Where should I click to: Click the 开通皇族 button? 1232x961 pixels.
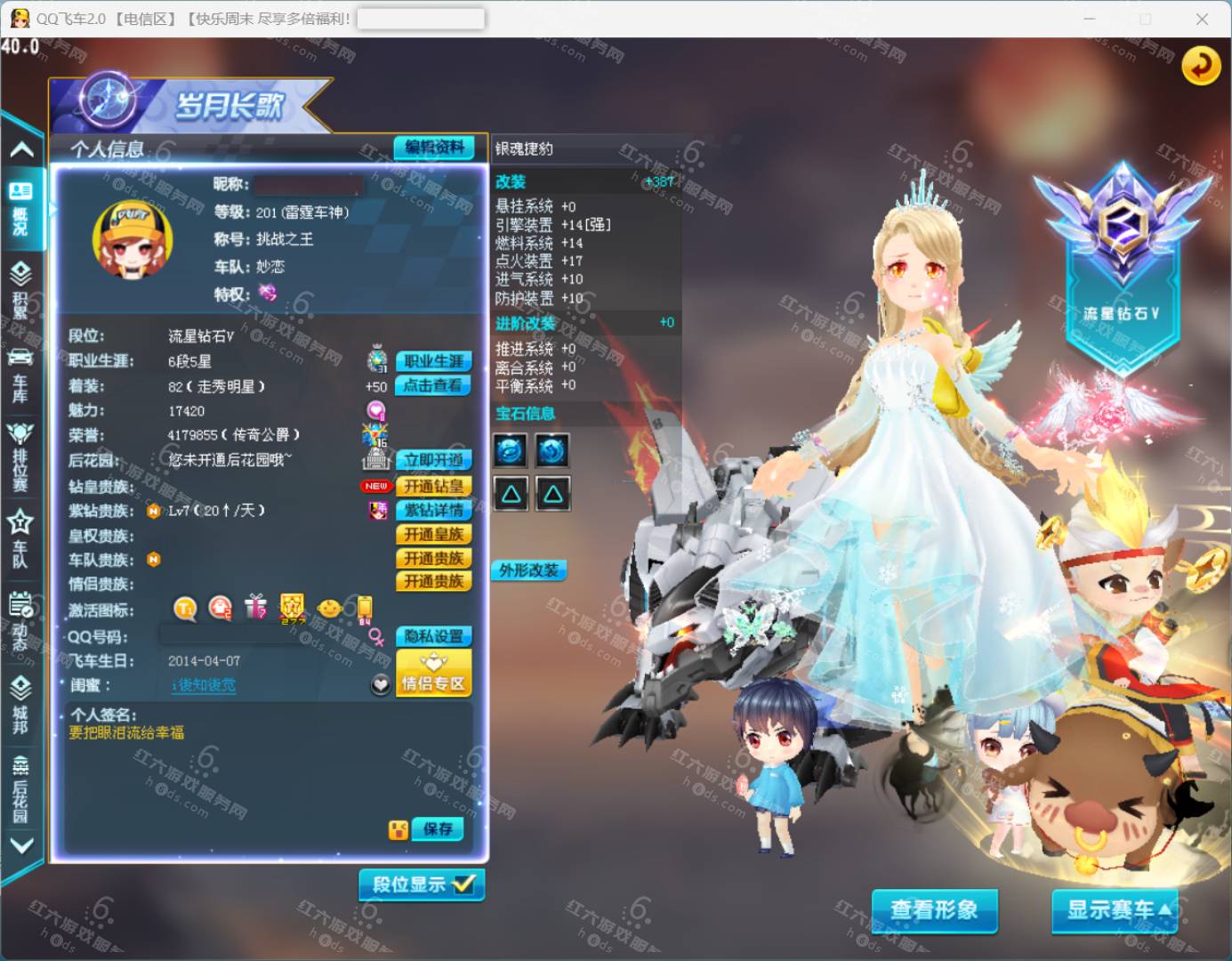click(433, 534)
